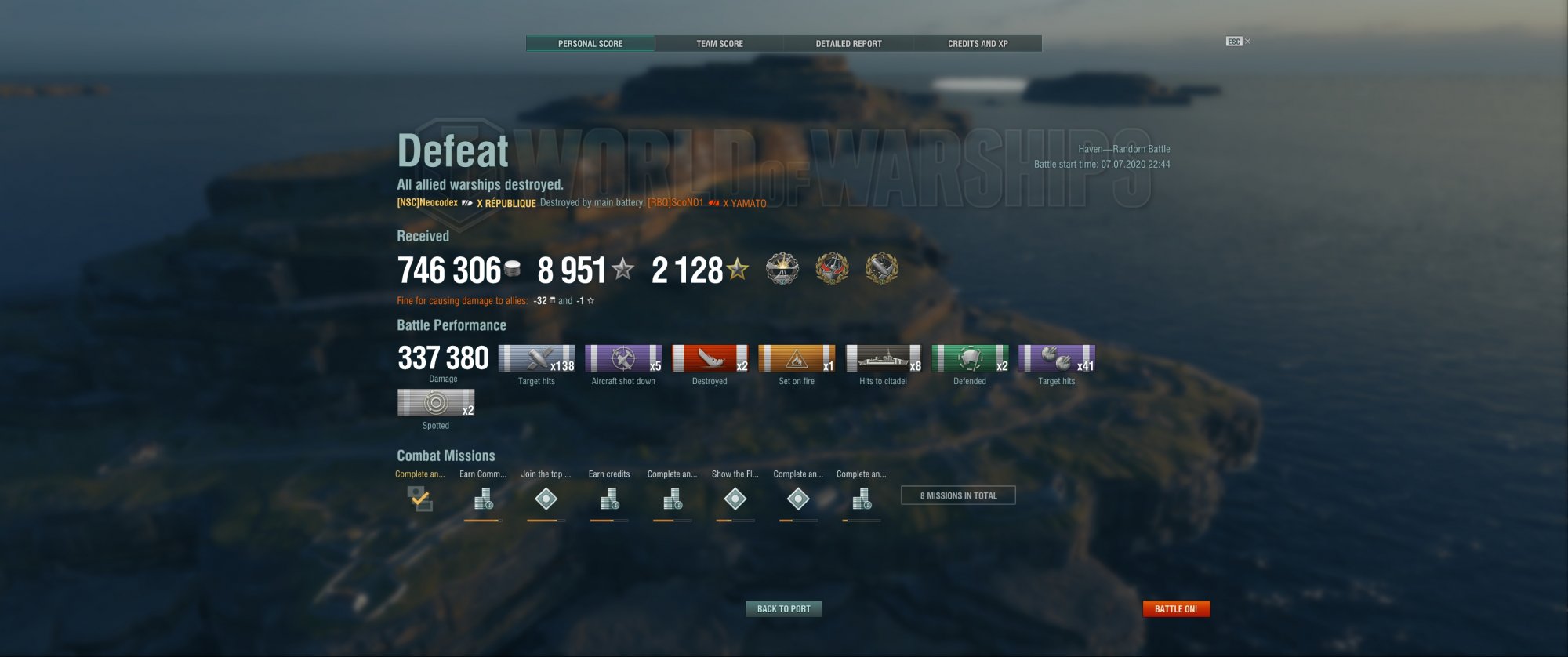Select the Show the Fl... mission icon
This screenshot has height=657, width=1568.
coord(735,499)
